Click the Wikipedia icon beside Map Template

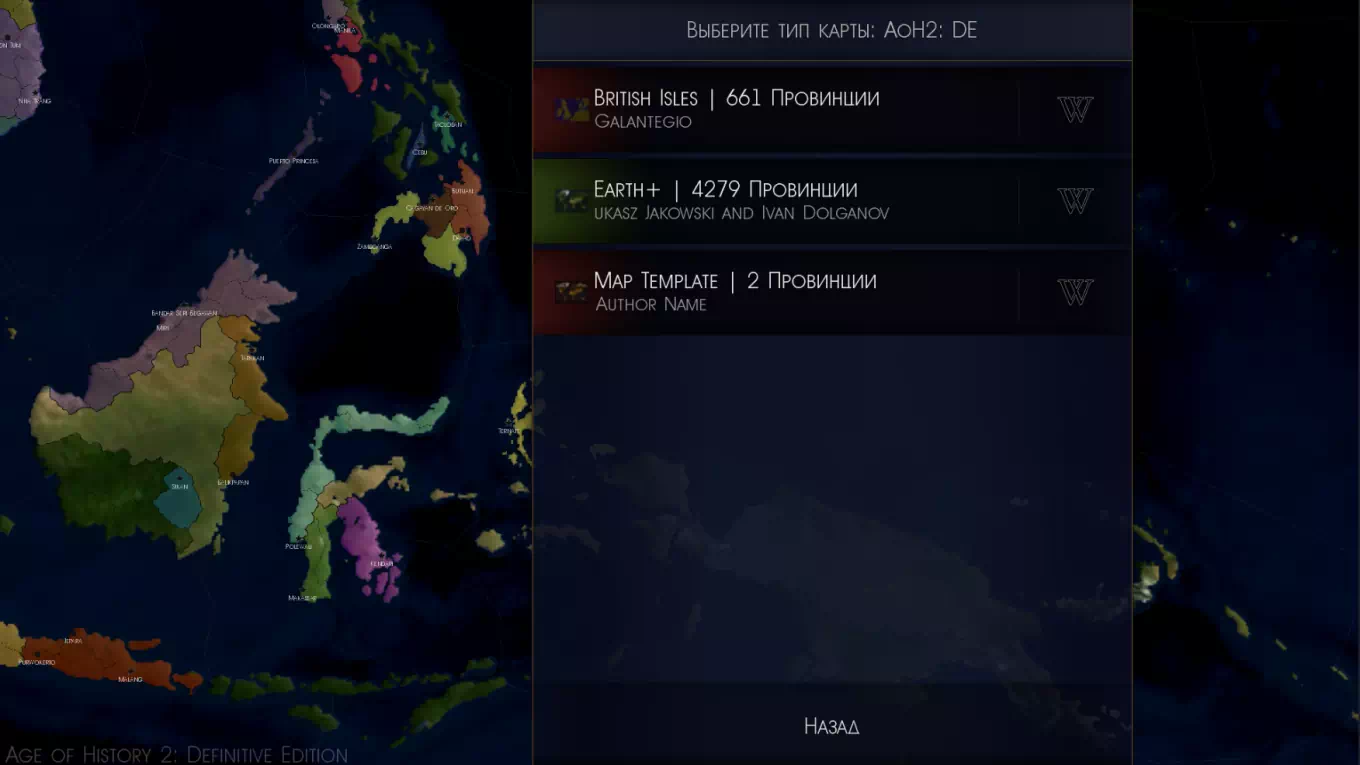pos(1075,292)
